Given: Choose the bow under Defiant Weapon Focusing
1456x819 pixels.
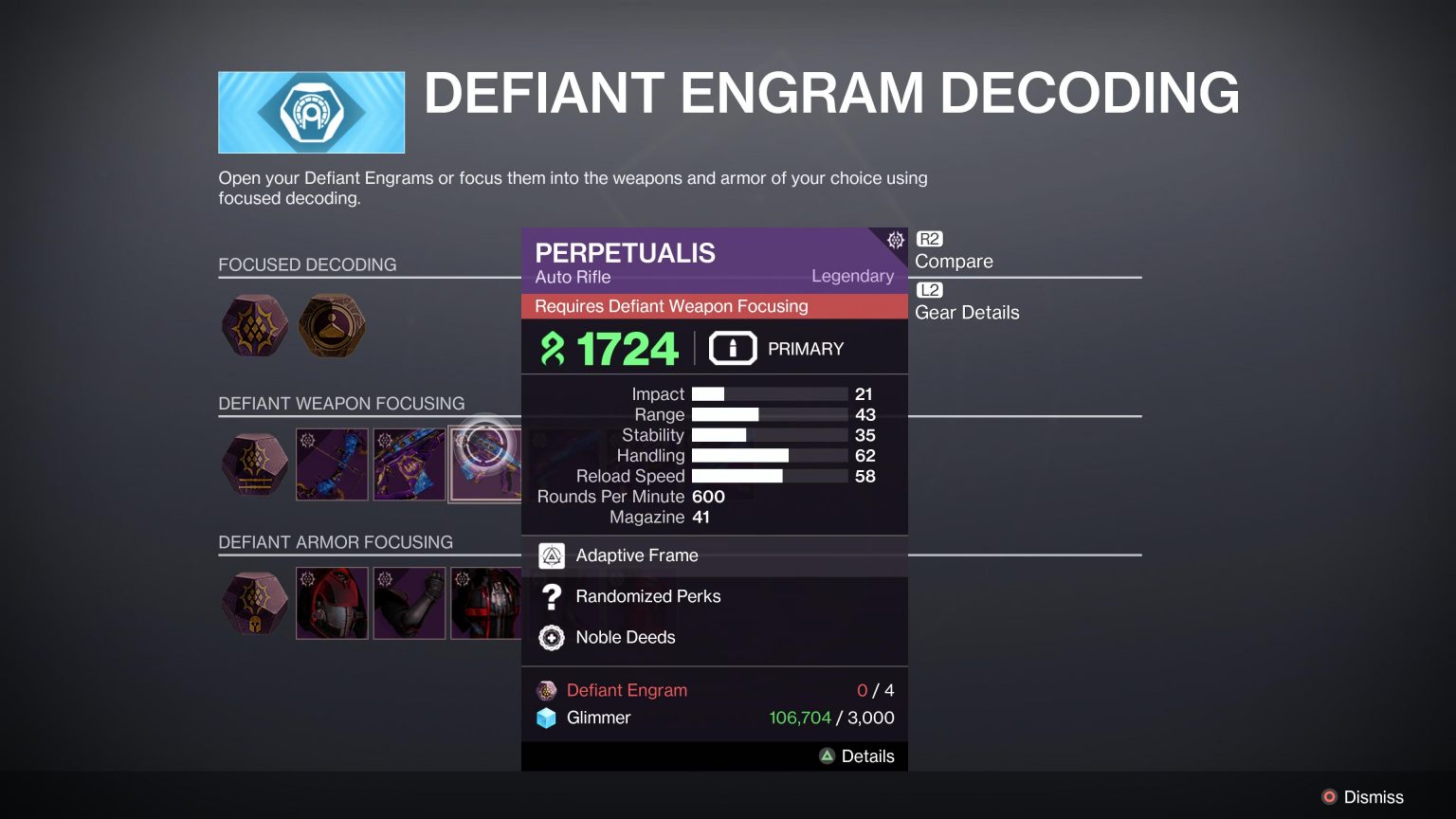Looking at the screenshot, I should pyautogui.click(x=332, y=464).
